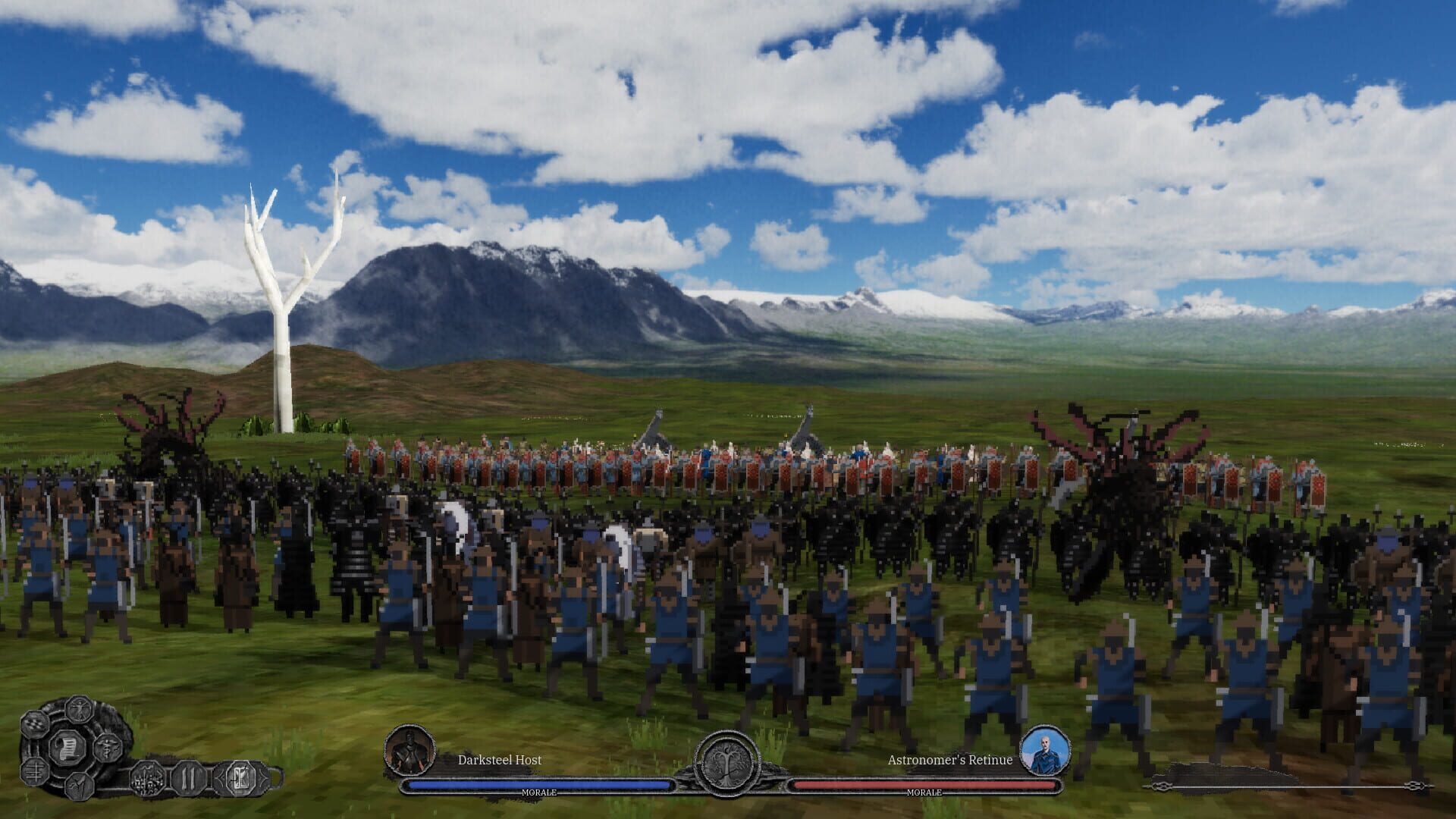Open the marching army overview icon
Viewport: 1456px width, 819px height.
pyautogui.click(x=147, y=778)
